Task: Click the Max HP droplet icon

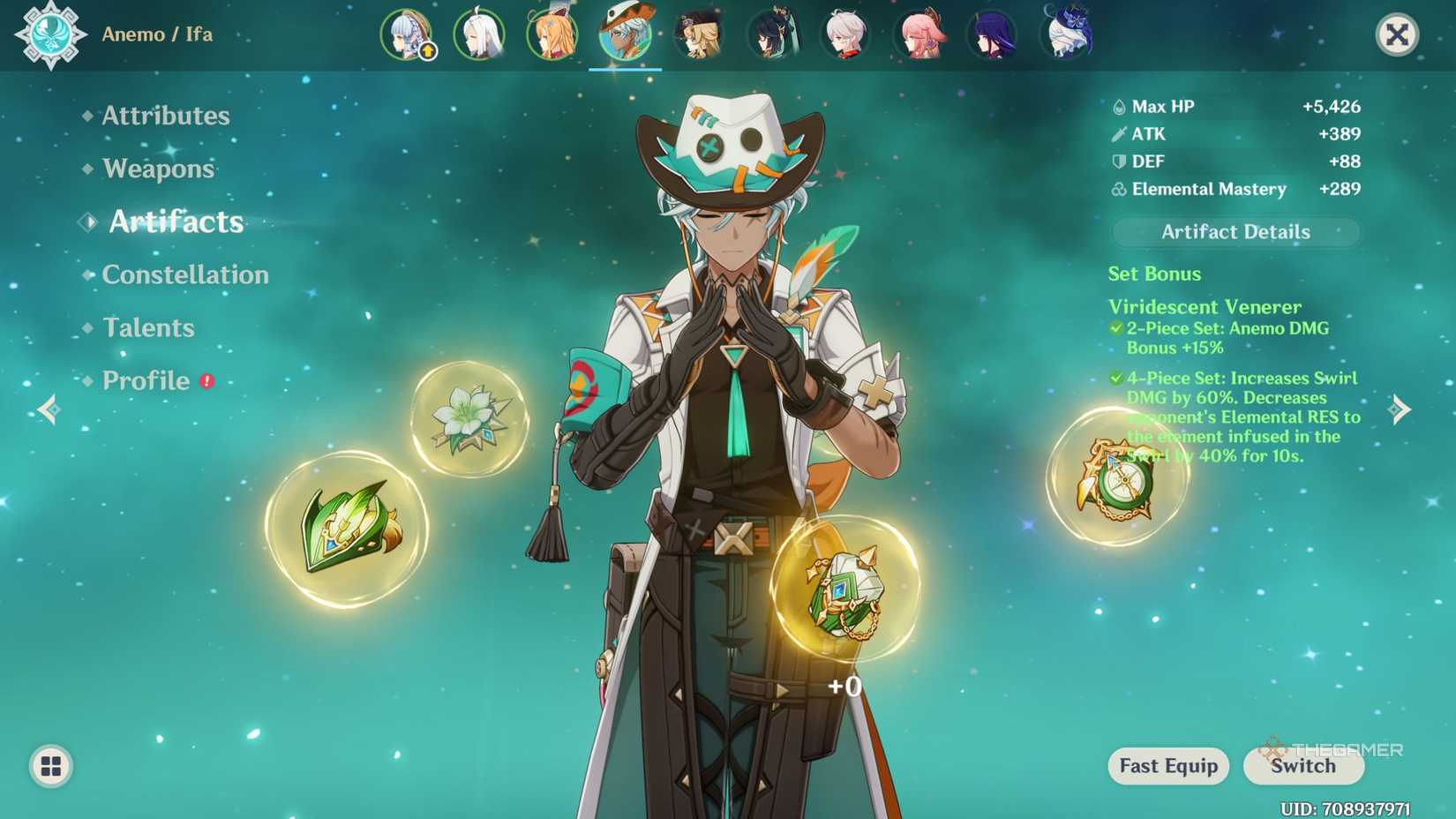Action: coord(1119,106)
